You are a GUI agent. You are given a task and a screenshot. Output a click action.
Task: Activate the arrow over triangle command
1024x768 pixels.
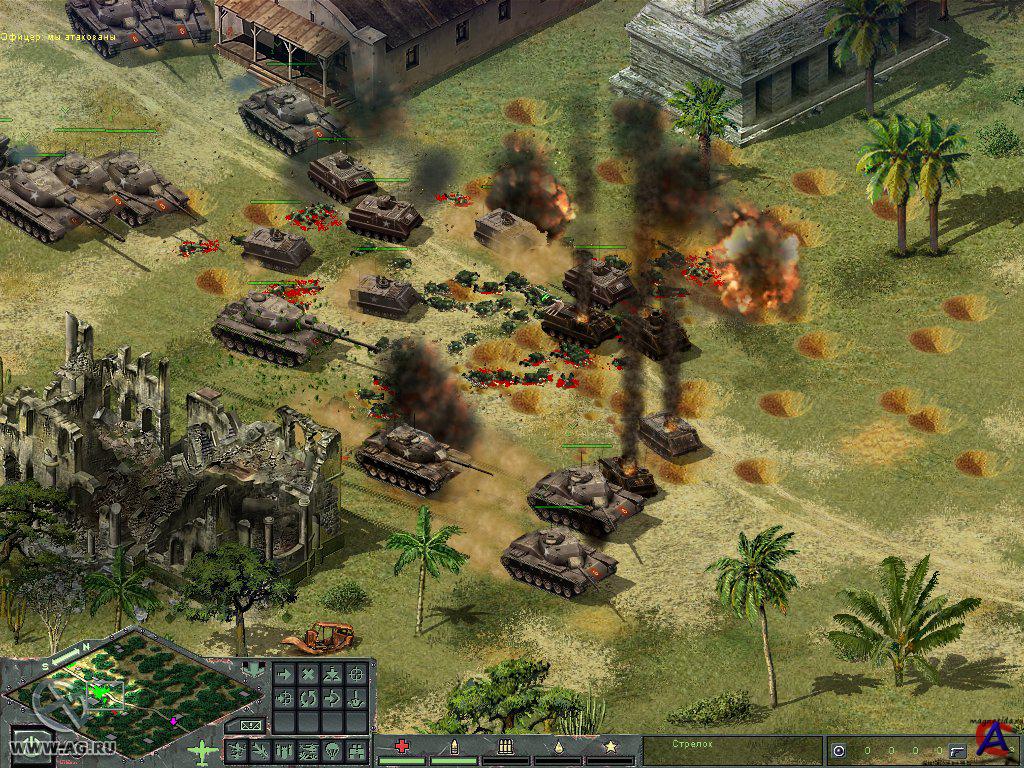click(332, 674)
